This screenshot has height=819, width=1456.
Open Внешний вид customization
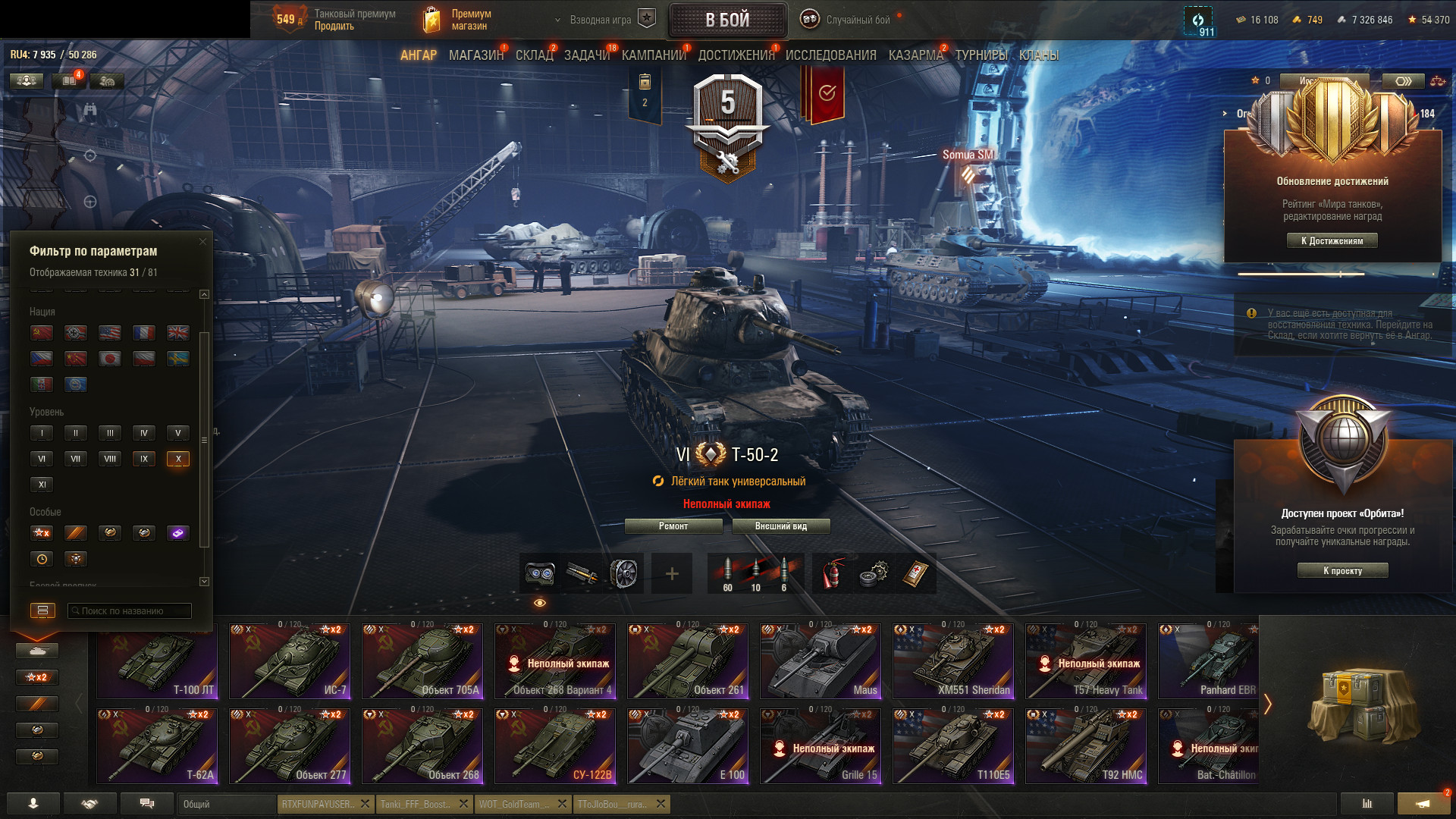[781, 526]
